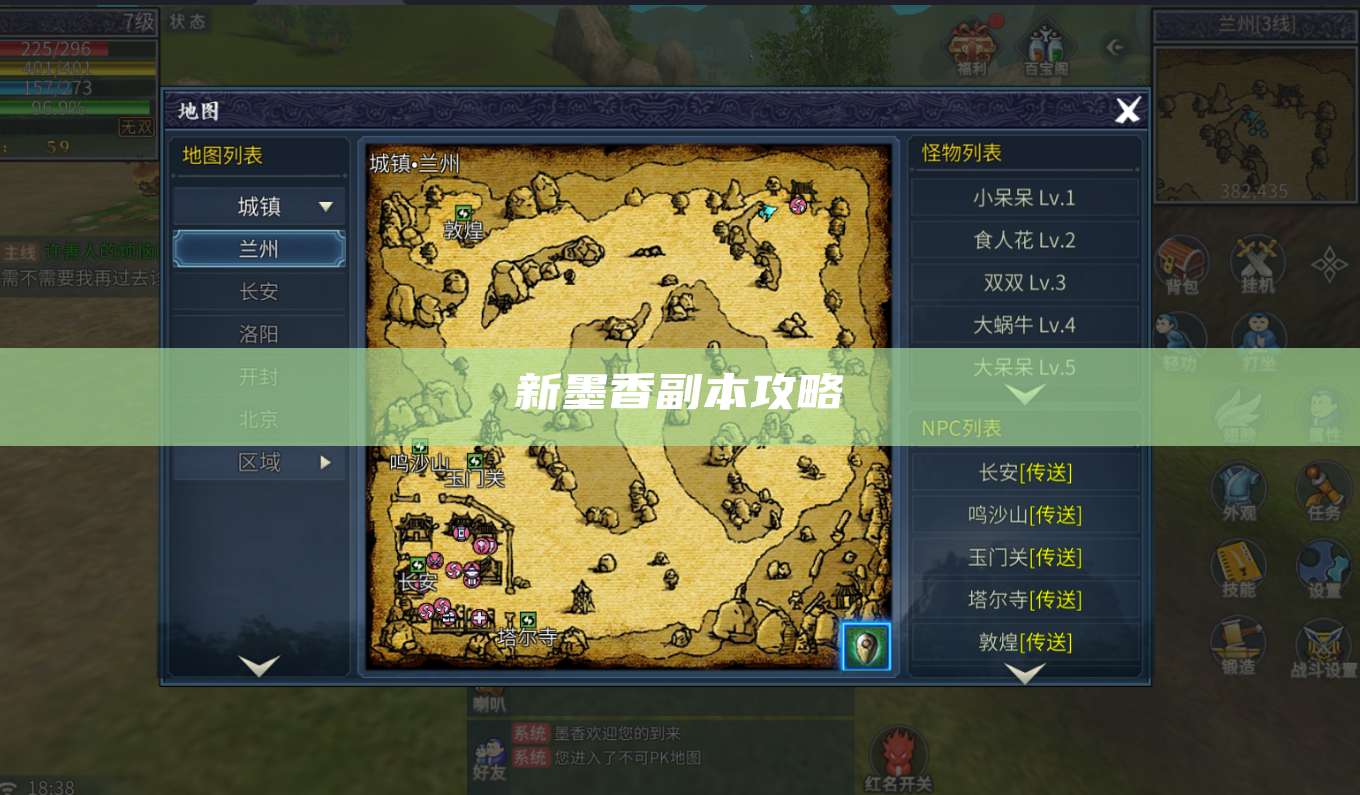Teleport via 敦煌 [传送] link

point(1025,642)
